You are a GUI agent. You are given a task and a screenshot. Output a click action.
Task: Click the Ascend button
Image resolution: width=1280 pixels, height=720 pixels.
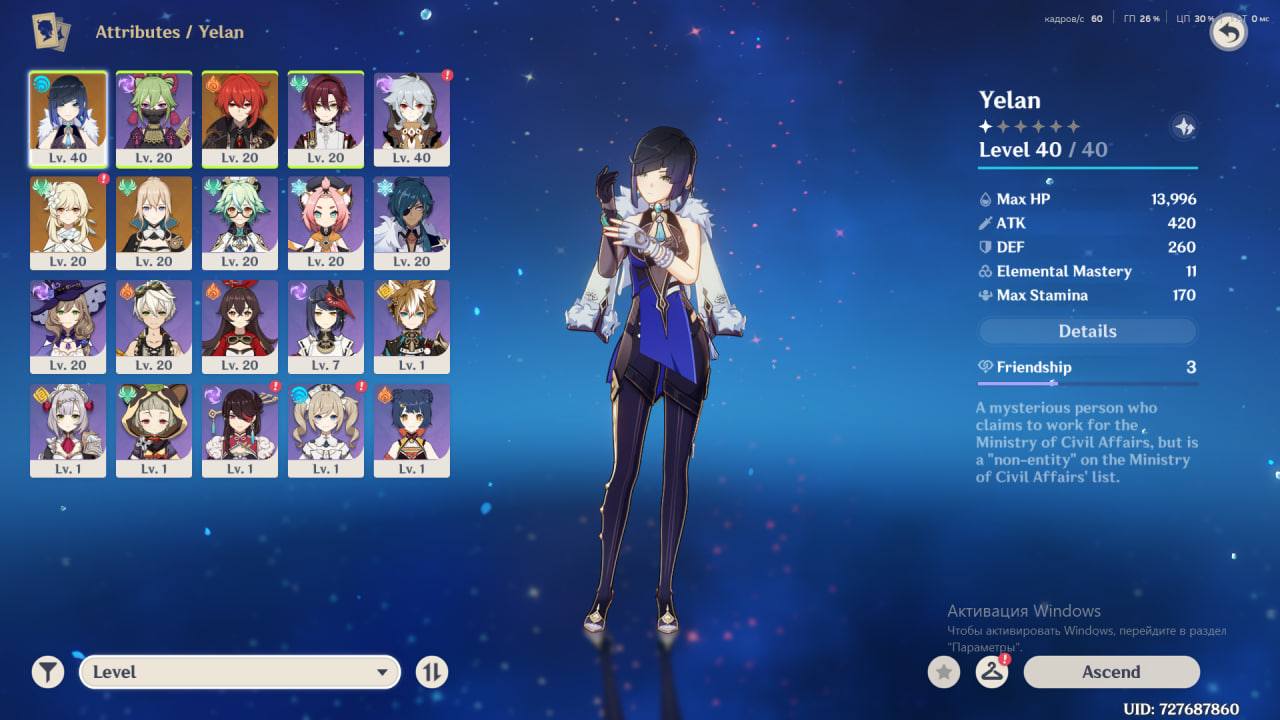1111,672
